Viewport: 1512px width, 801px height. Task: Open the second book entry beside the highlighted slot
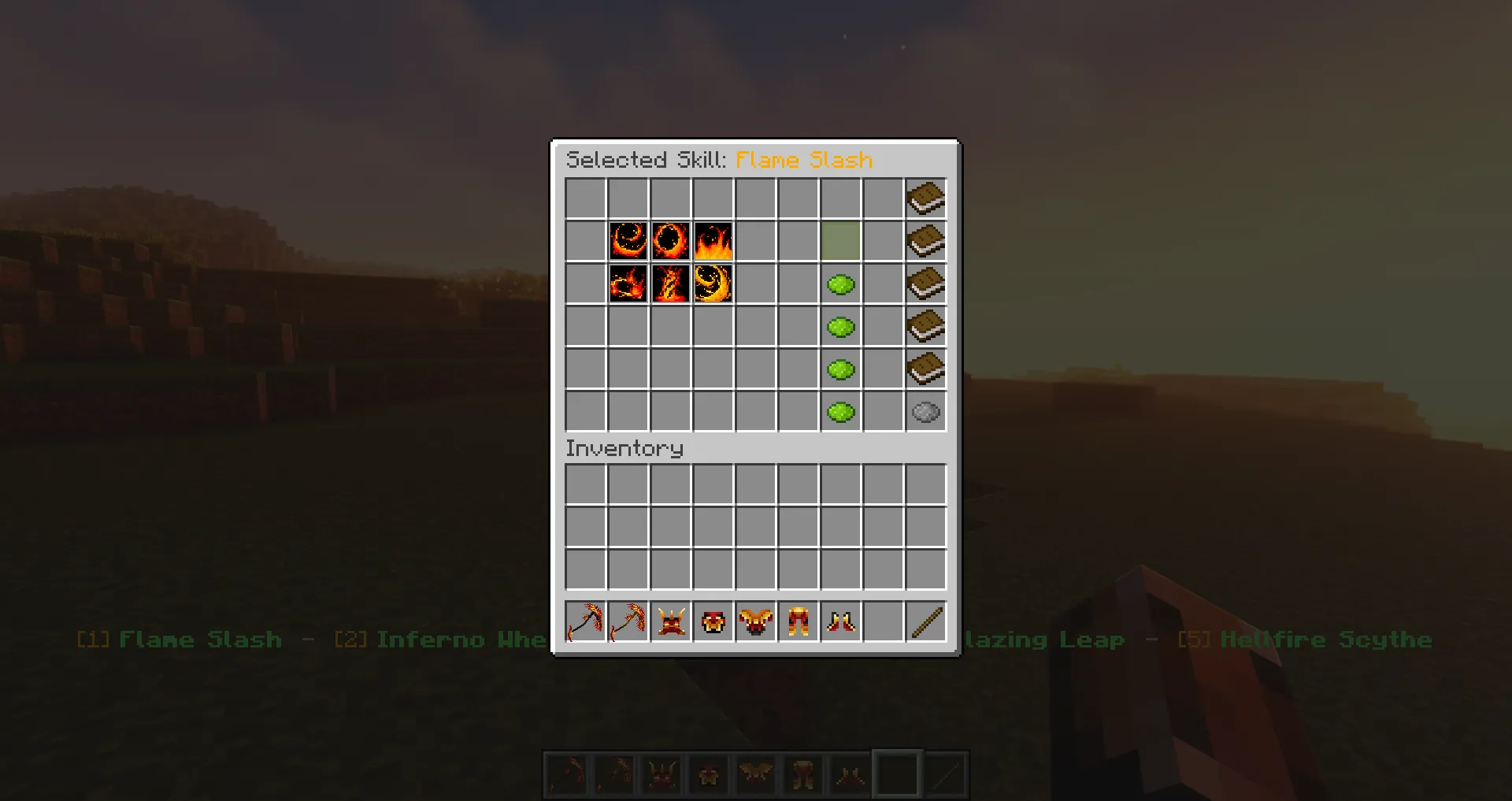pyautogui.click(x=925, y=241)
